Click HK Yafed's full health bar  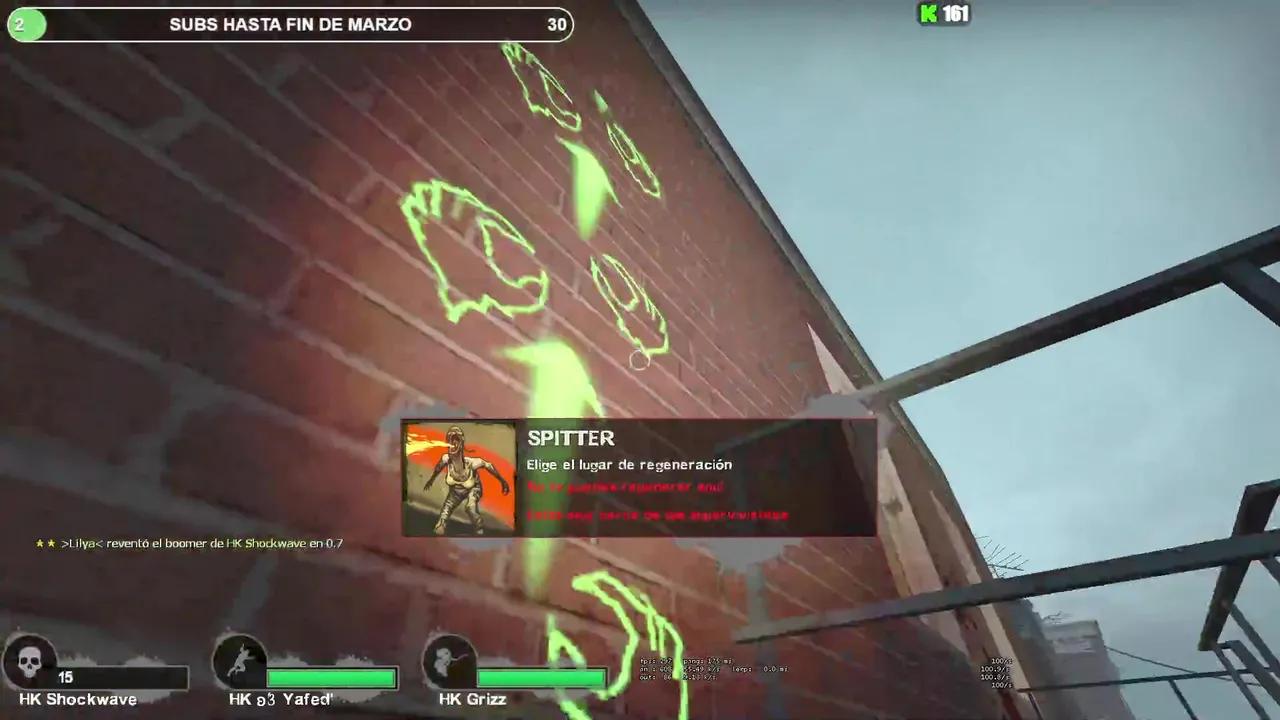click(332, 678)
